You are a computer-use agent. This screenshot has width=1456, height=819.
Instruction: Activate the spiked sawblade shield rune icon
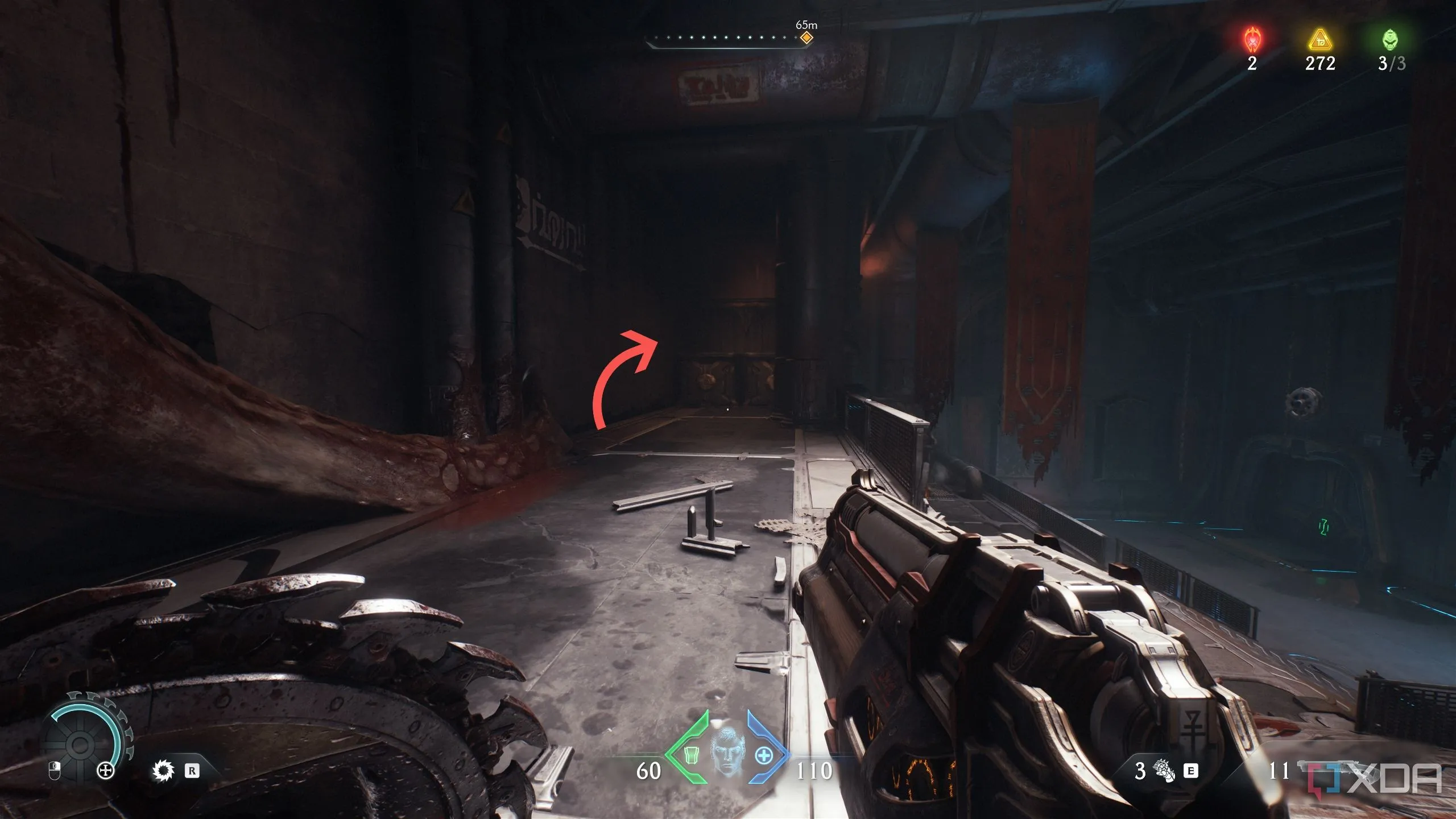[164, 771]
